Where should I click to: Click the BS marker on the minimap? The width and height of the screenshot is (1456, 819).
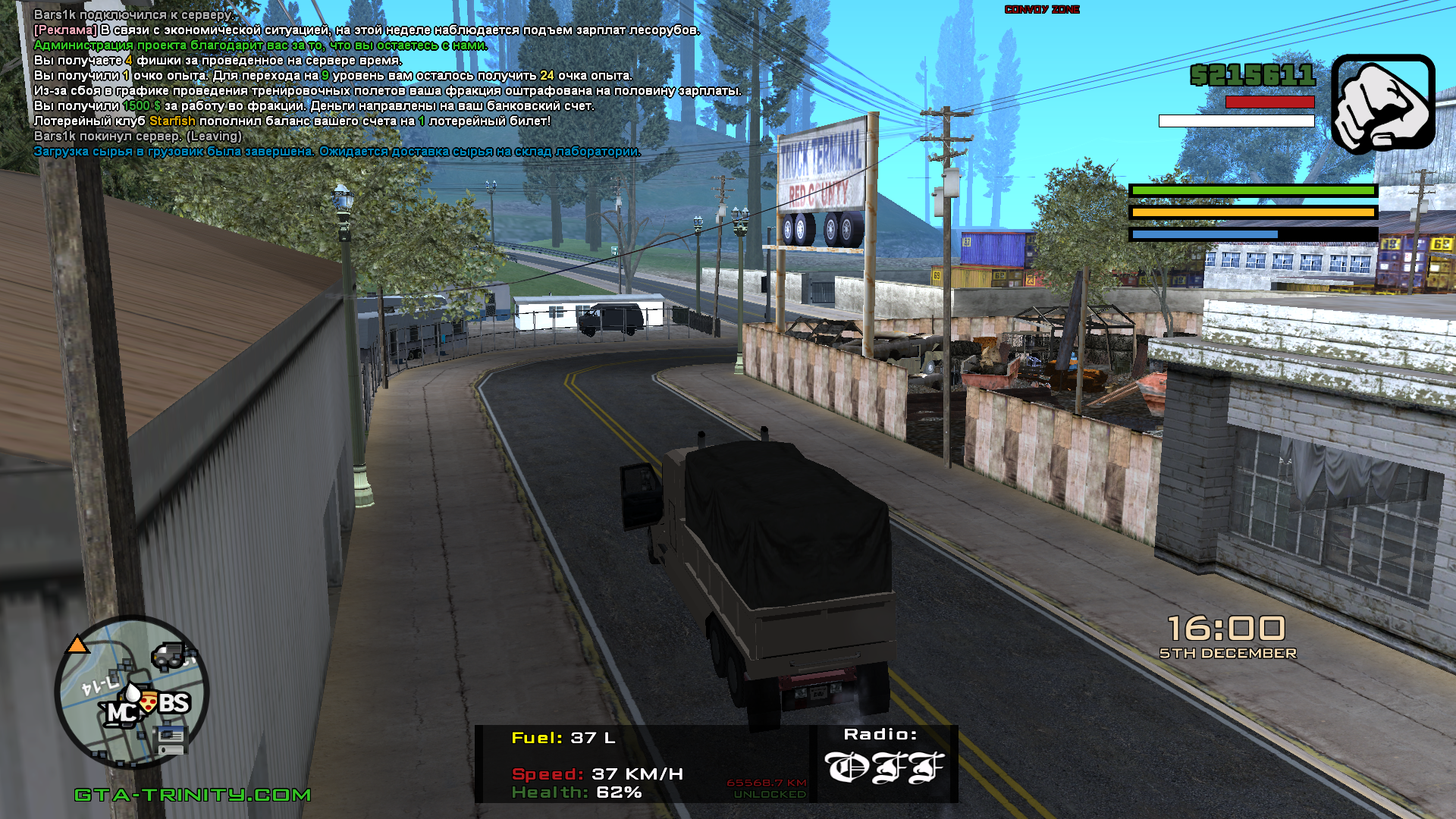click(174, 703)
